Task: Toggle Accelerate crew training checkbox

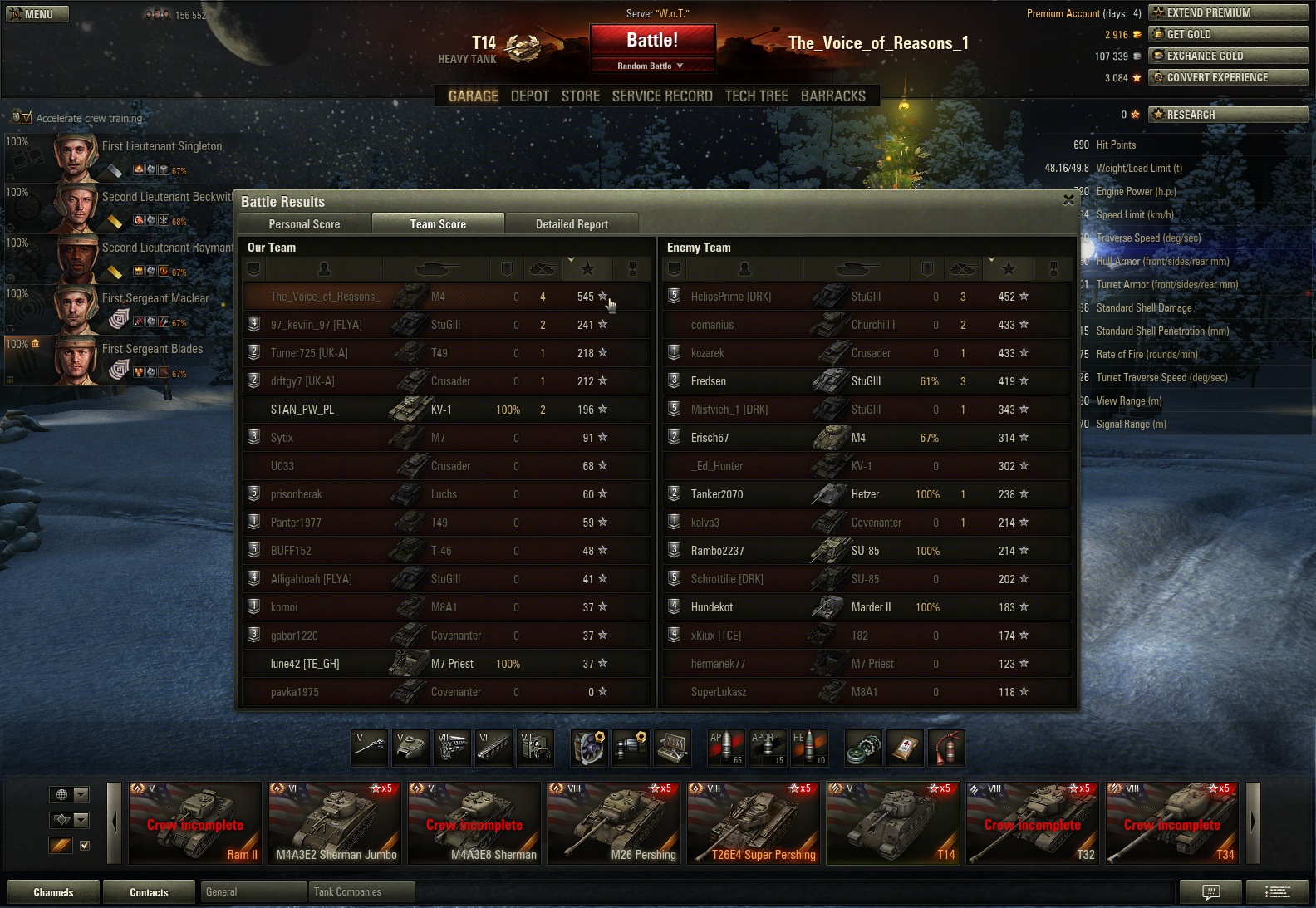Action: [x=26, y=118]
